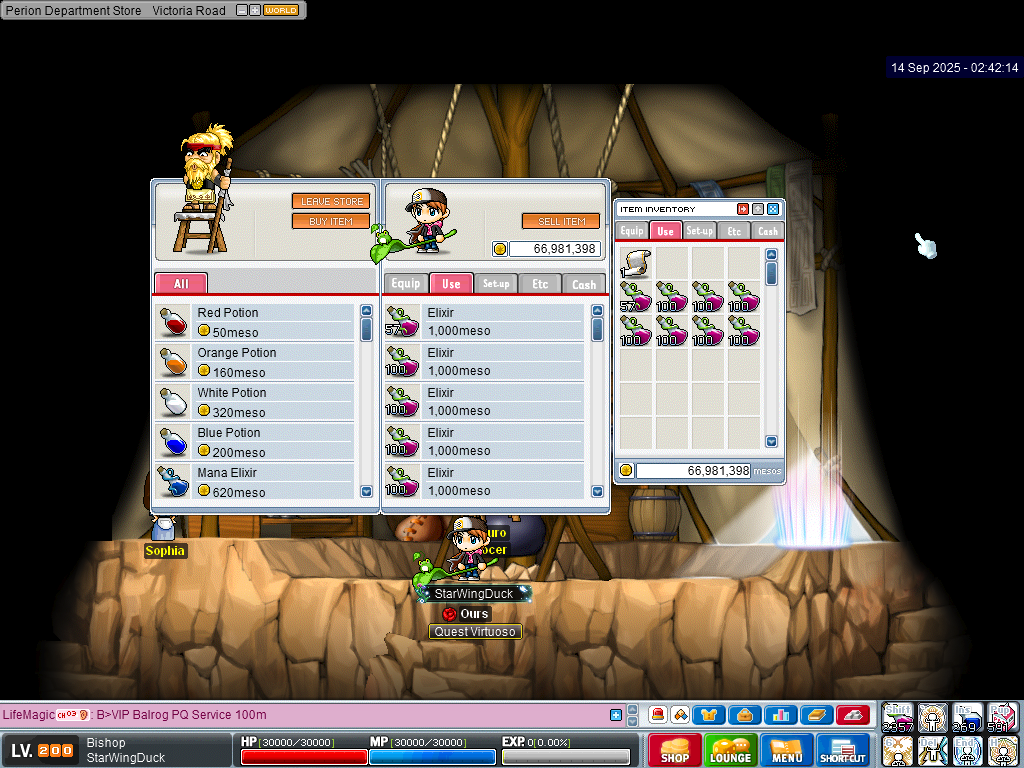
Task: Select the Elixir stack of 57 to sell
Action: pyautogui.click(x=485, y=321)
